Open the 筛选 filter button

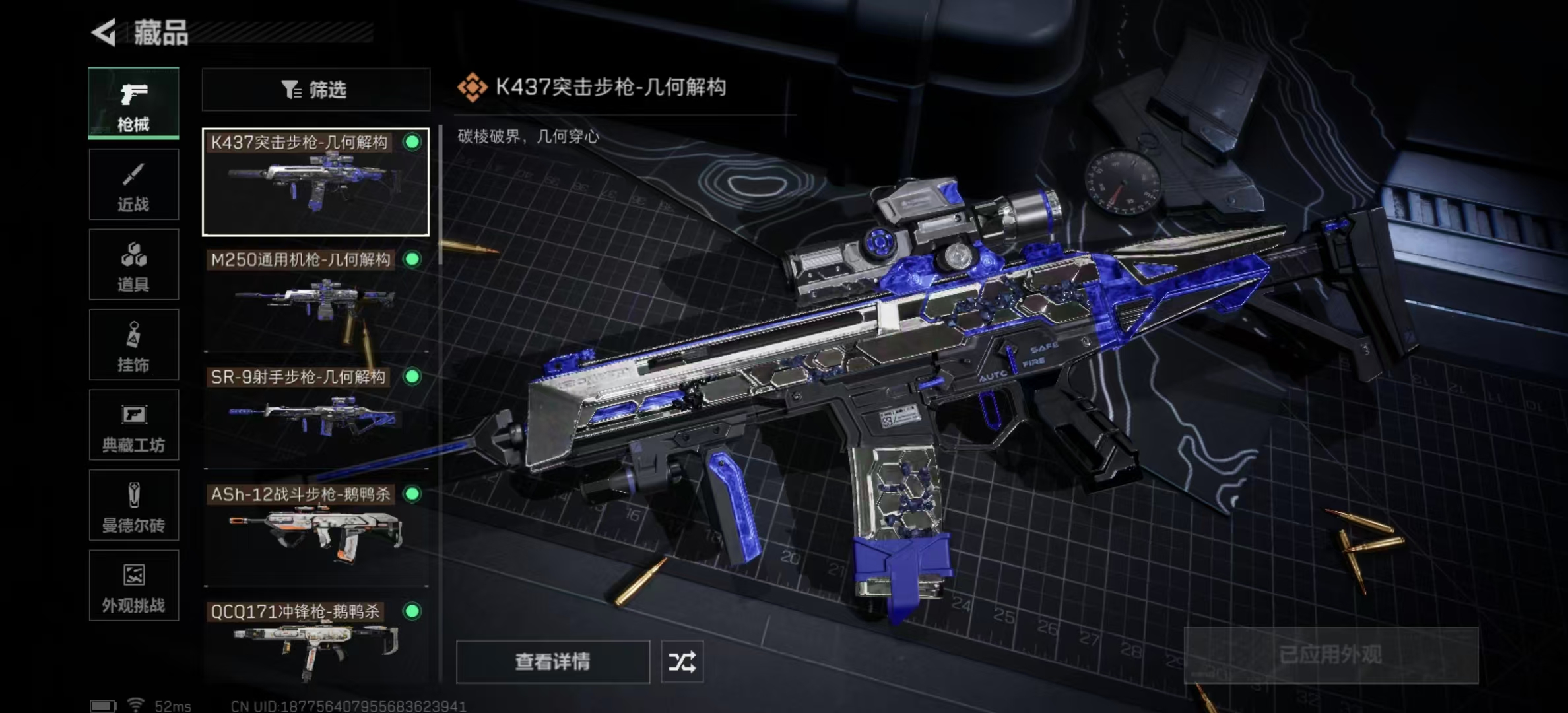315,90
